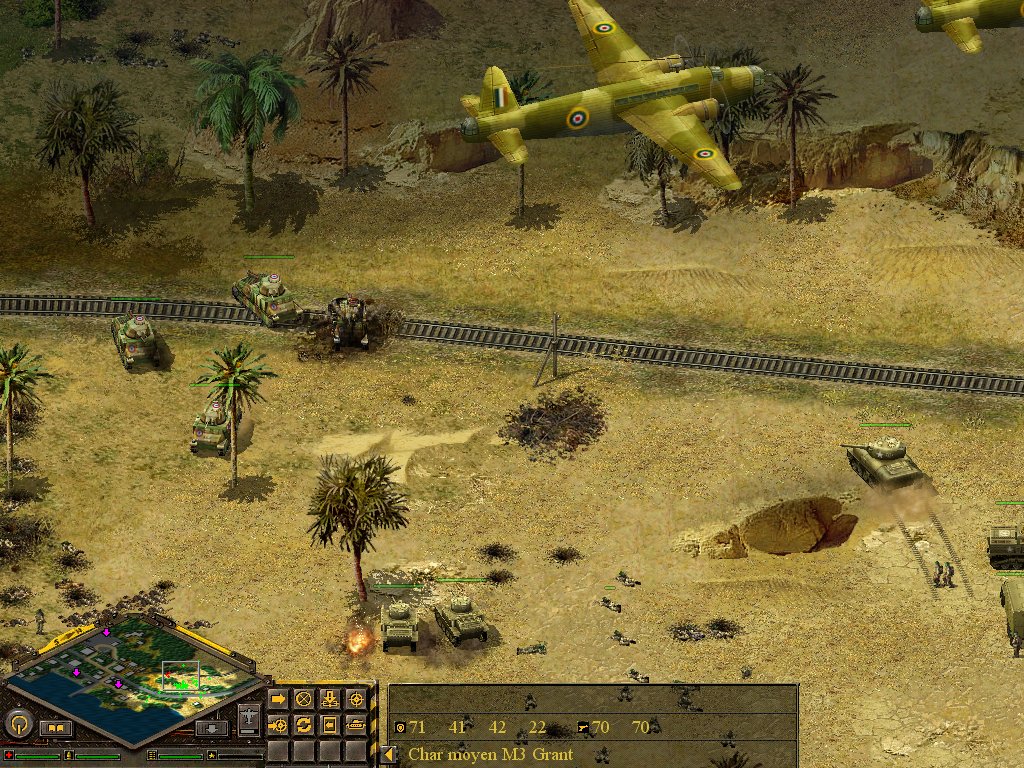Open the aircraft aviation support button
The width and height of the screenshot is (1024, 768).
pyautogui.click(x=249, y=718)
